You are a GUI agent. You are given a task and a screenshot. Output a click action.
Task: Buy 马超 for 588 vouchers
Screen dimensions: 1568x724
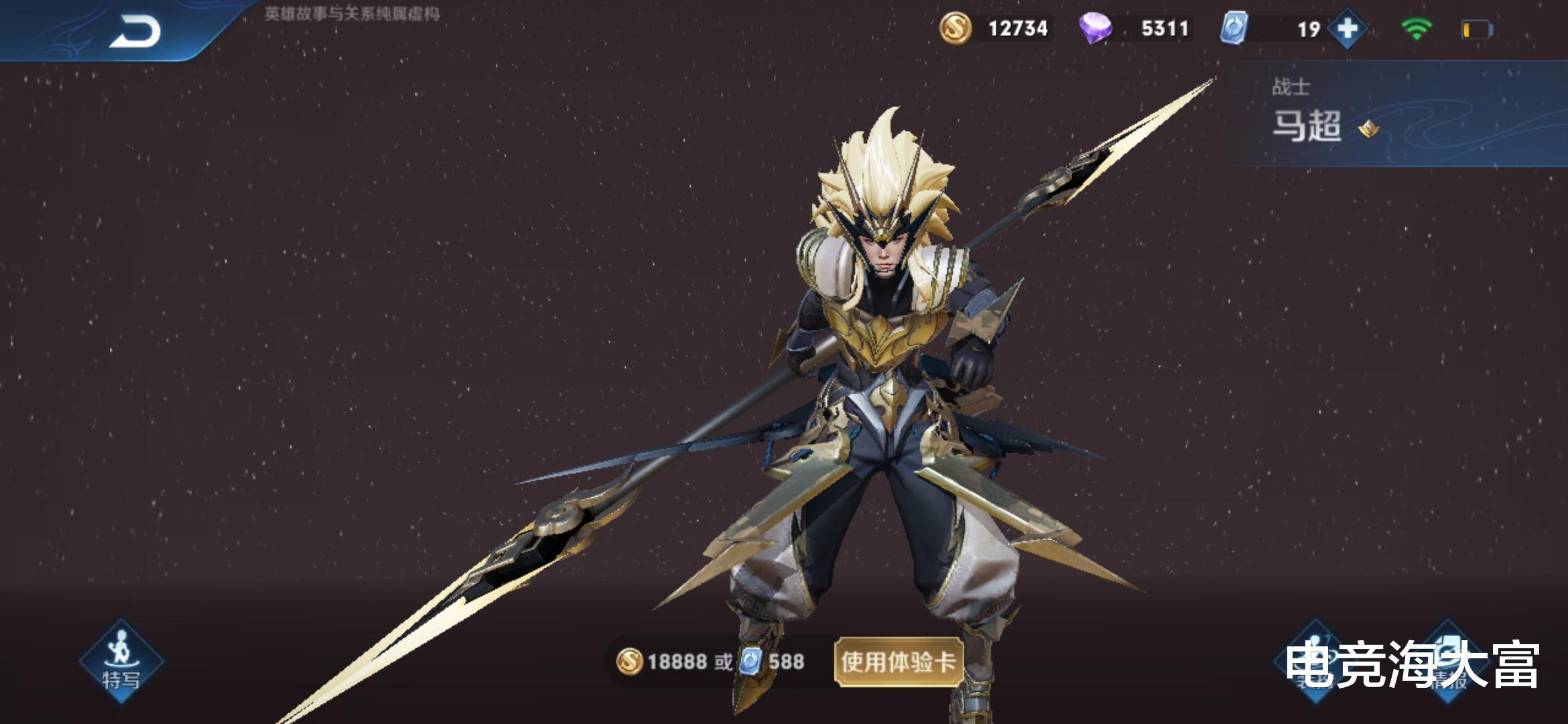coord(773,662)
